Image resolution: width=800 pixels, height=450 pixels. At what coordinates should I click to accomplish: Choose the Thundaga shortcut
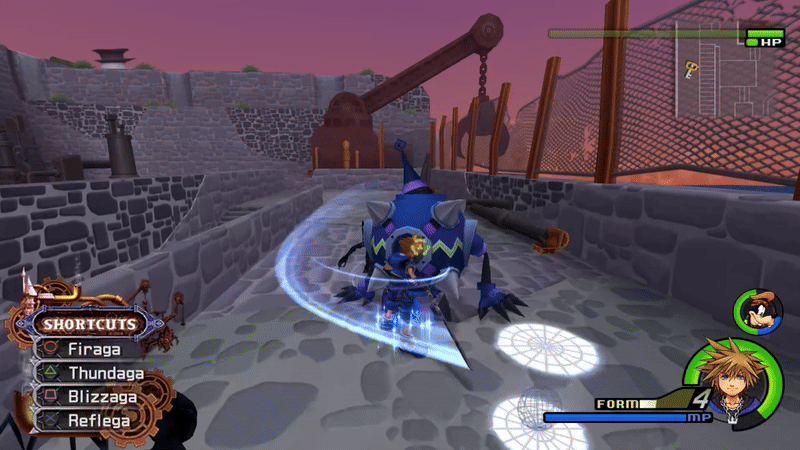104,373
